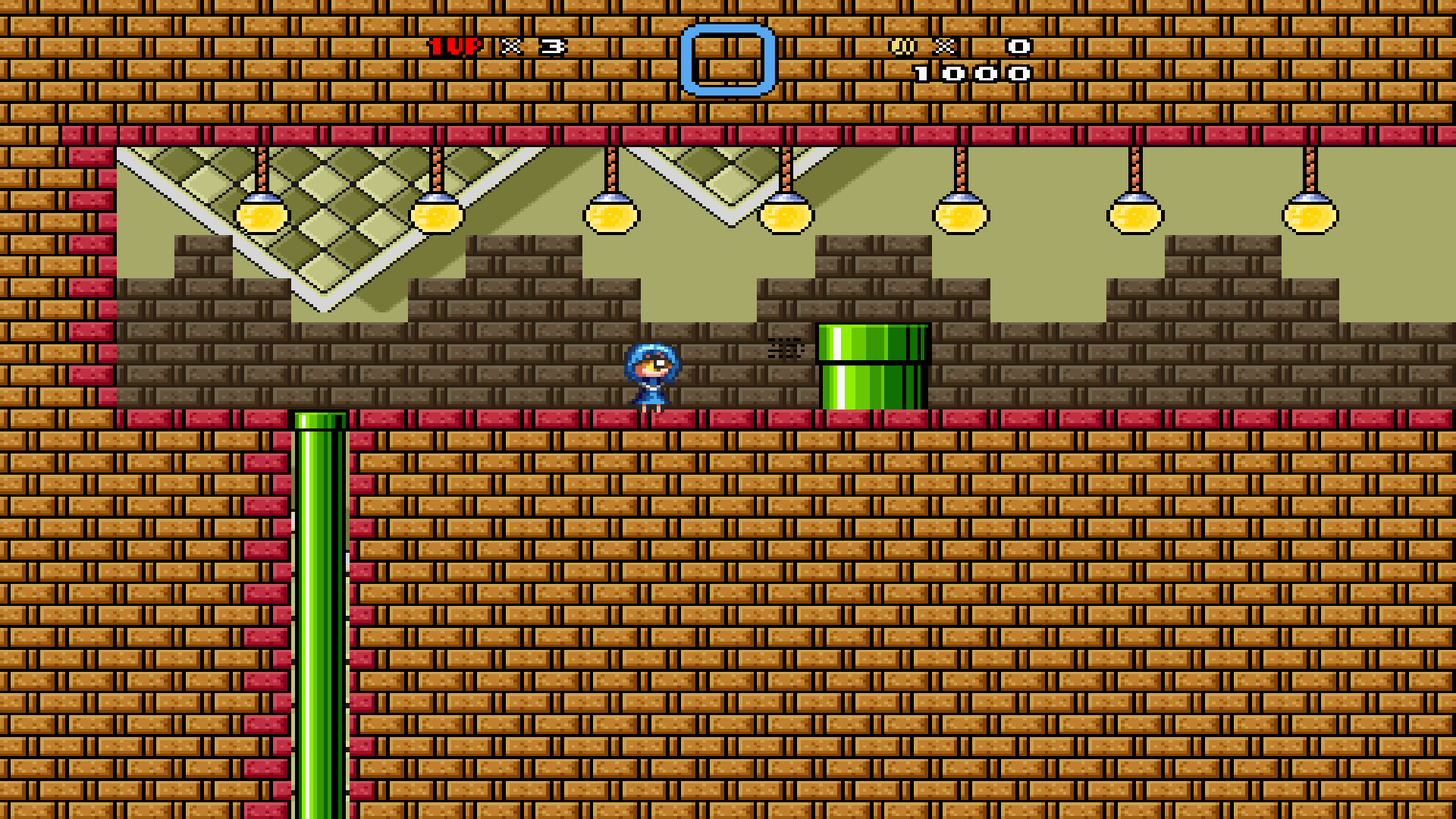
Task: Click the coin icon in the HUD
Action: click(x=903, y=47)
